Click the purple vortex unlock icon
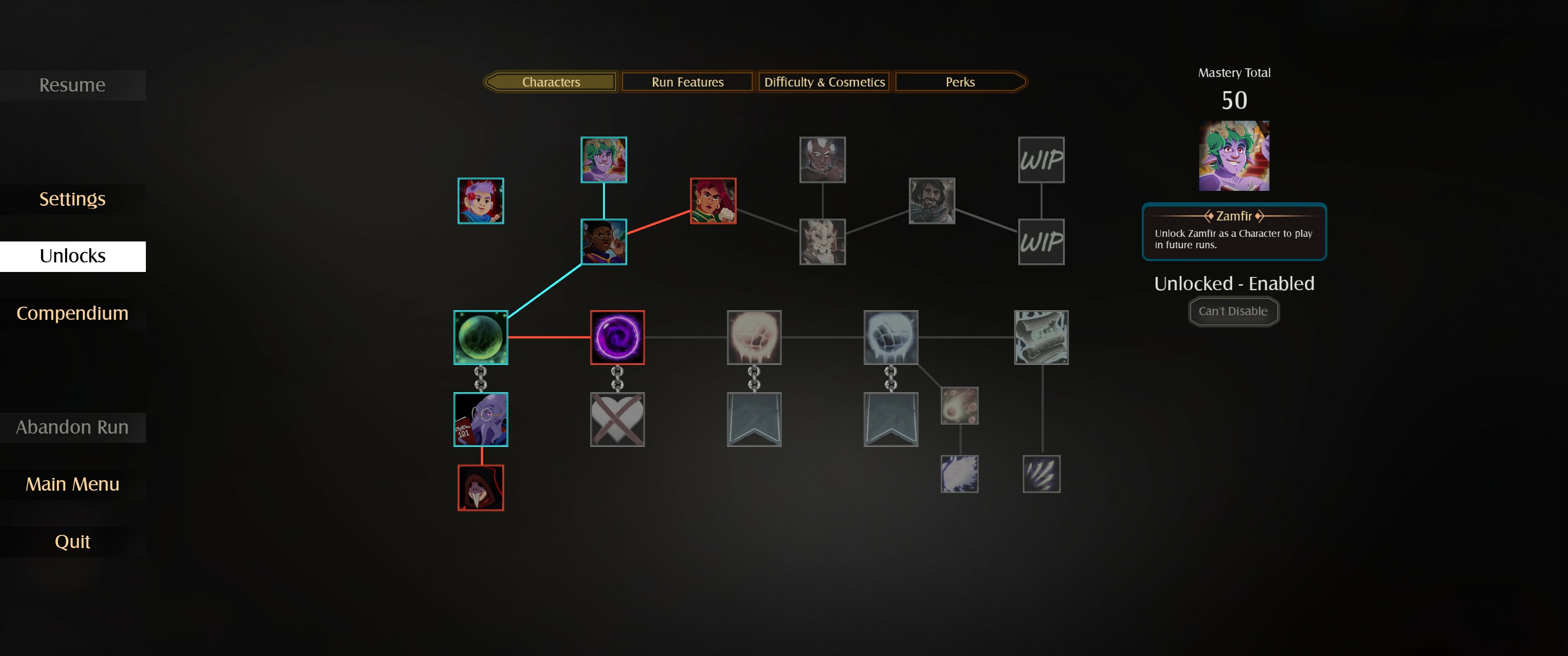Image resolution: width=1568 pixels, height=656 pixels. tap(617, 337)
